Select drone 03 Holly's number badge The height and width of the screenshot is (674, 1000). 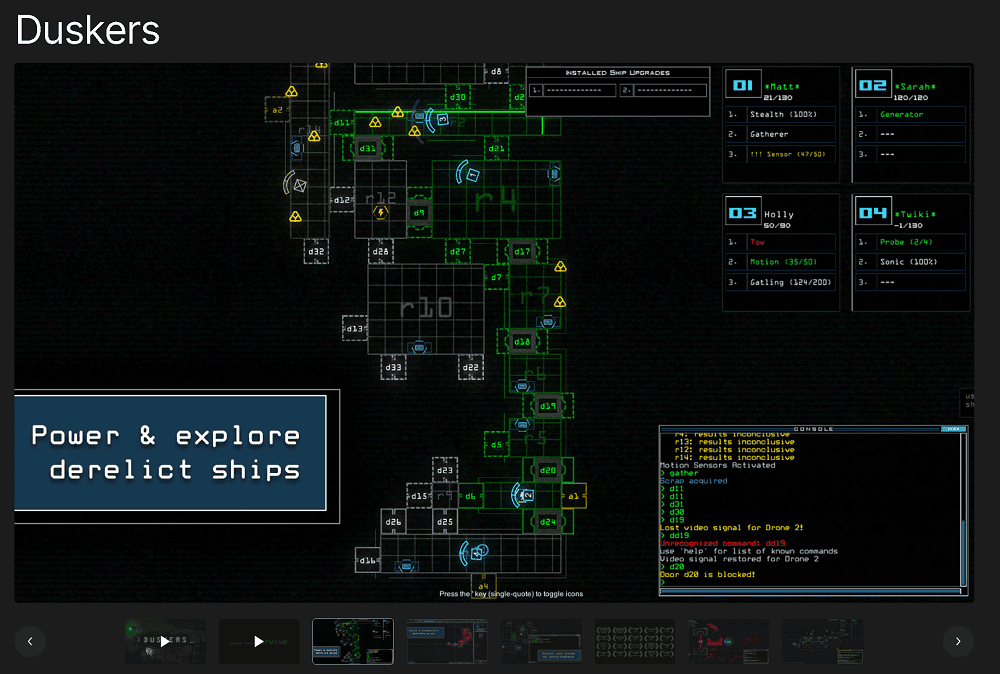743,212
